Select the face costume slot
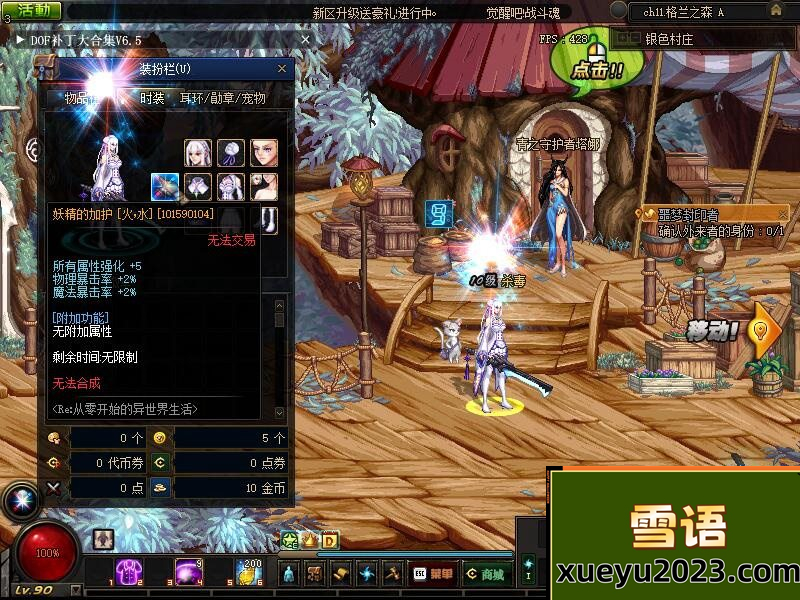Viewport: 800px width, 600px height. (264, 154)
